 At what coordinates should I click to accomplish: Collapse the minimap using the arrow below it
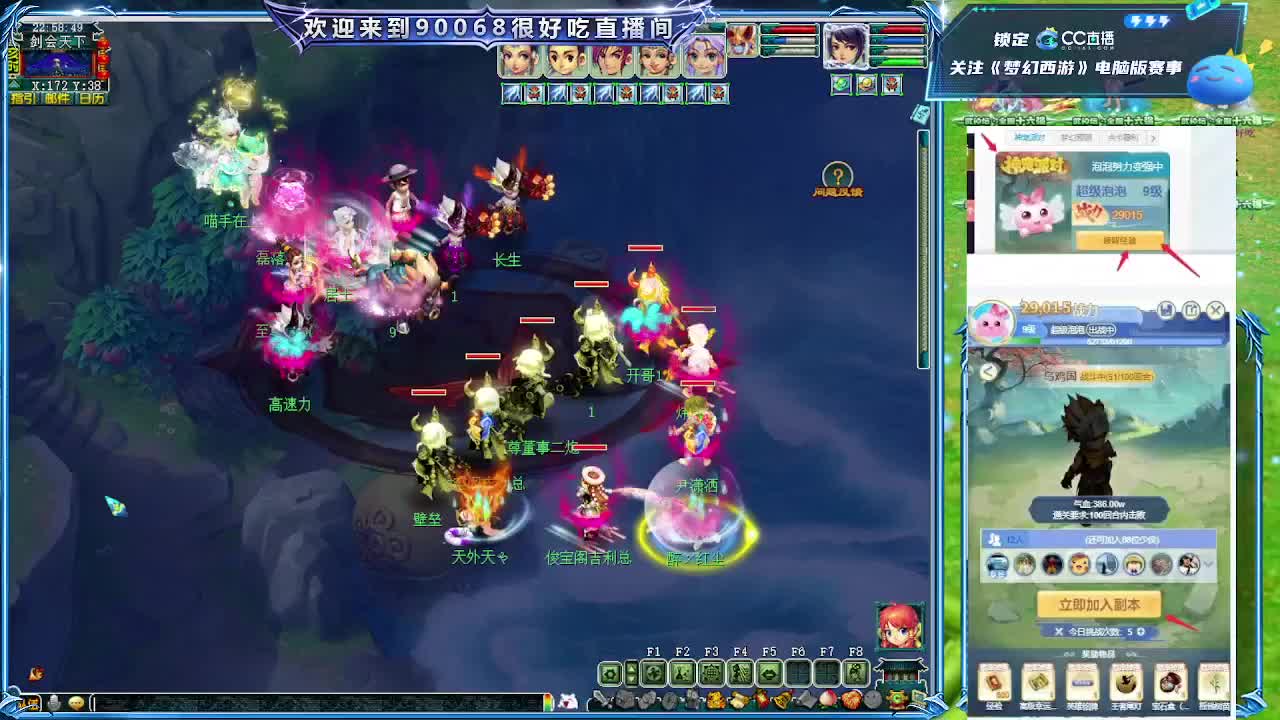12,84
